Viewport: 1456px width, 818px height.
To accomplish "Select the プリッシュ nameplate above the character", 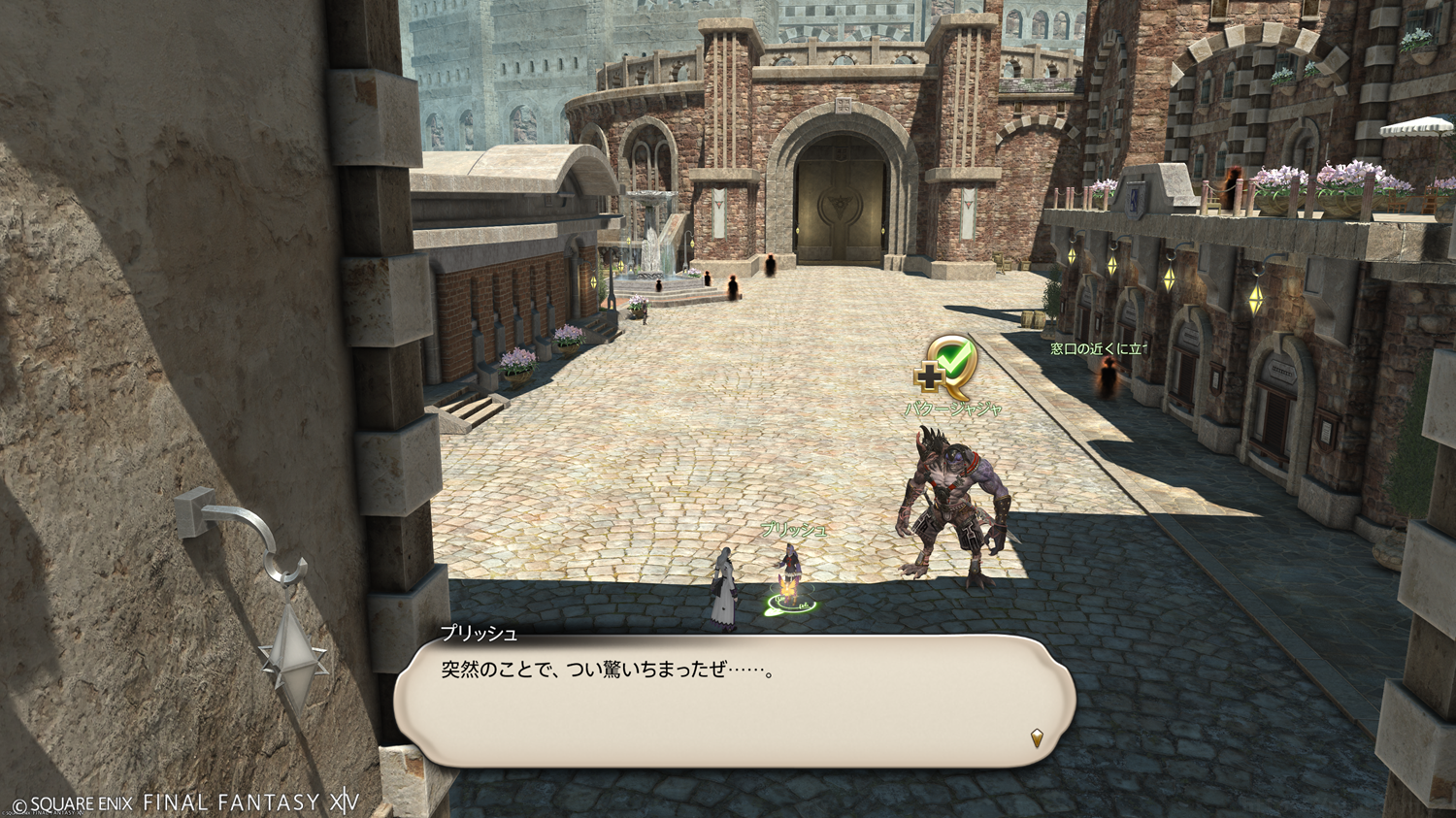I will 794,530.
